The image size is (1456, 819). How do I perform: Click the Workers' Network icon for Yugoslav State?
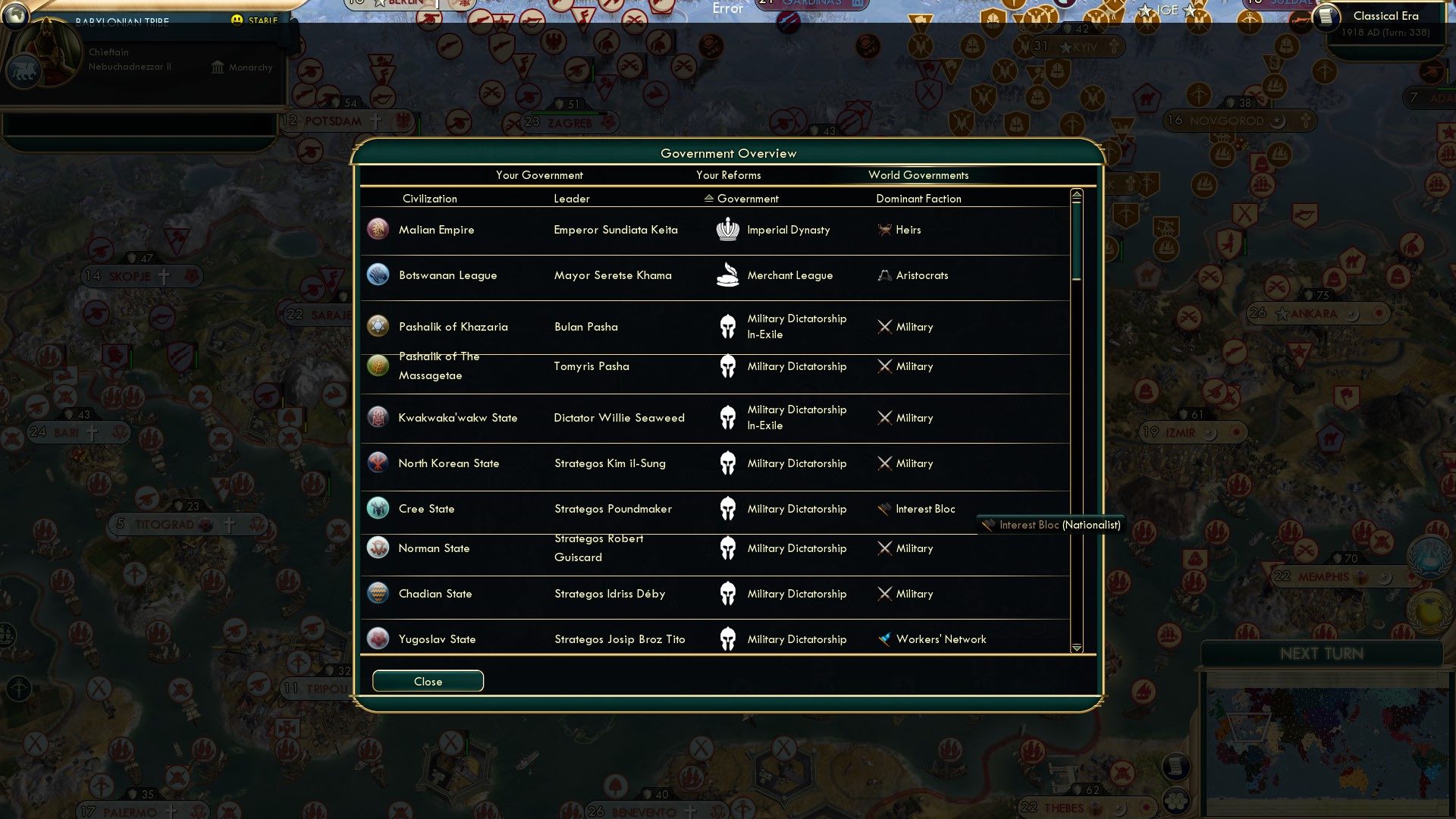click(x=884, y=639)
